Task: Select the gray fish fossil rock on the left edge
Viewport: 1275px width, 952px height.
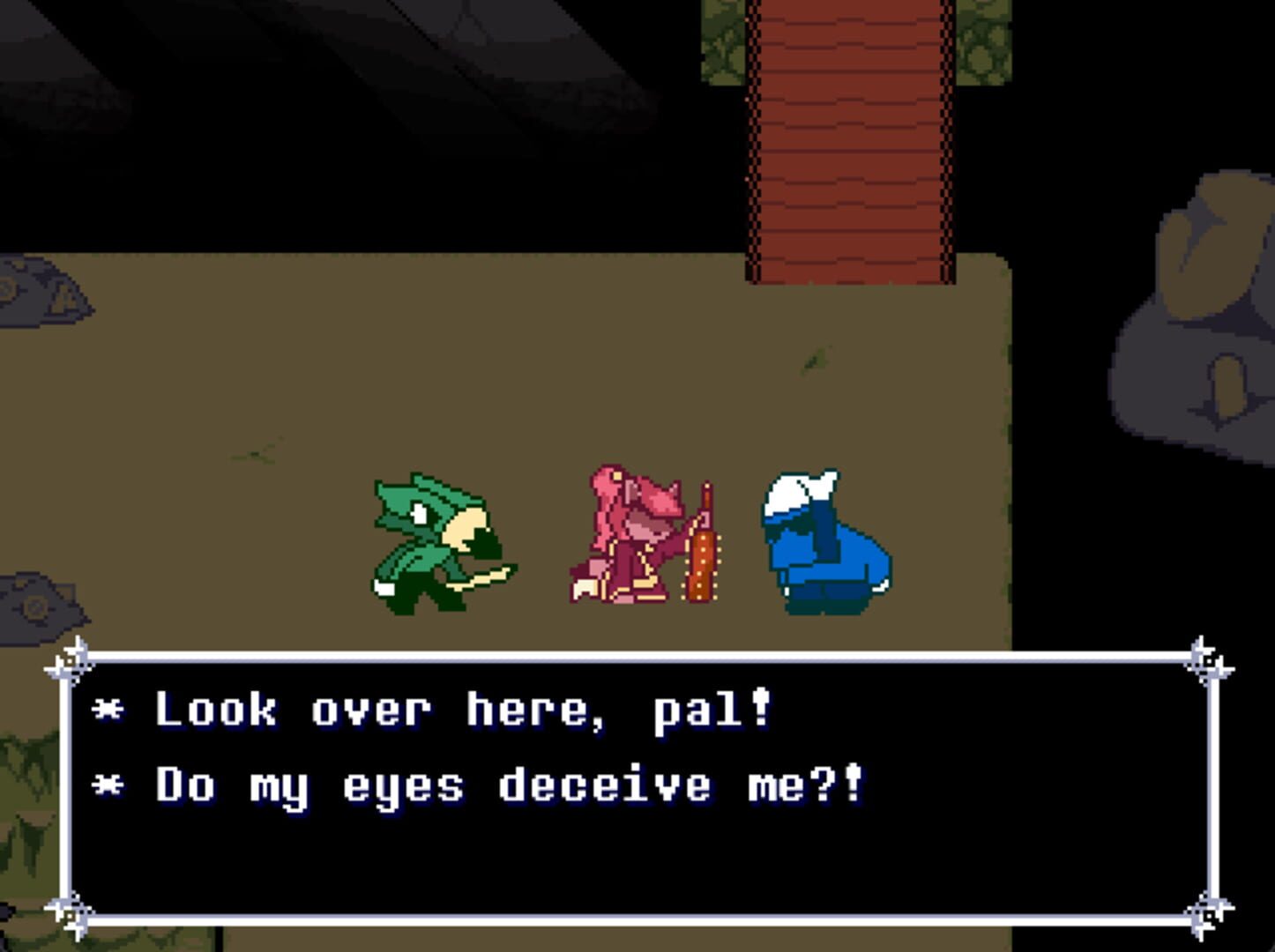Action: (x=35, y=282)
